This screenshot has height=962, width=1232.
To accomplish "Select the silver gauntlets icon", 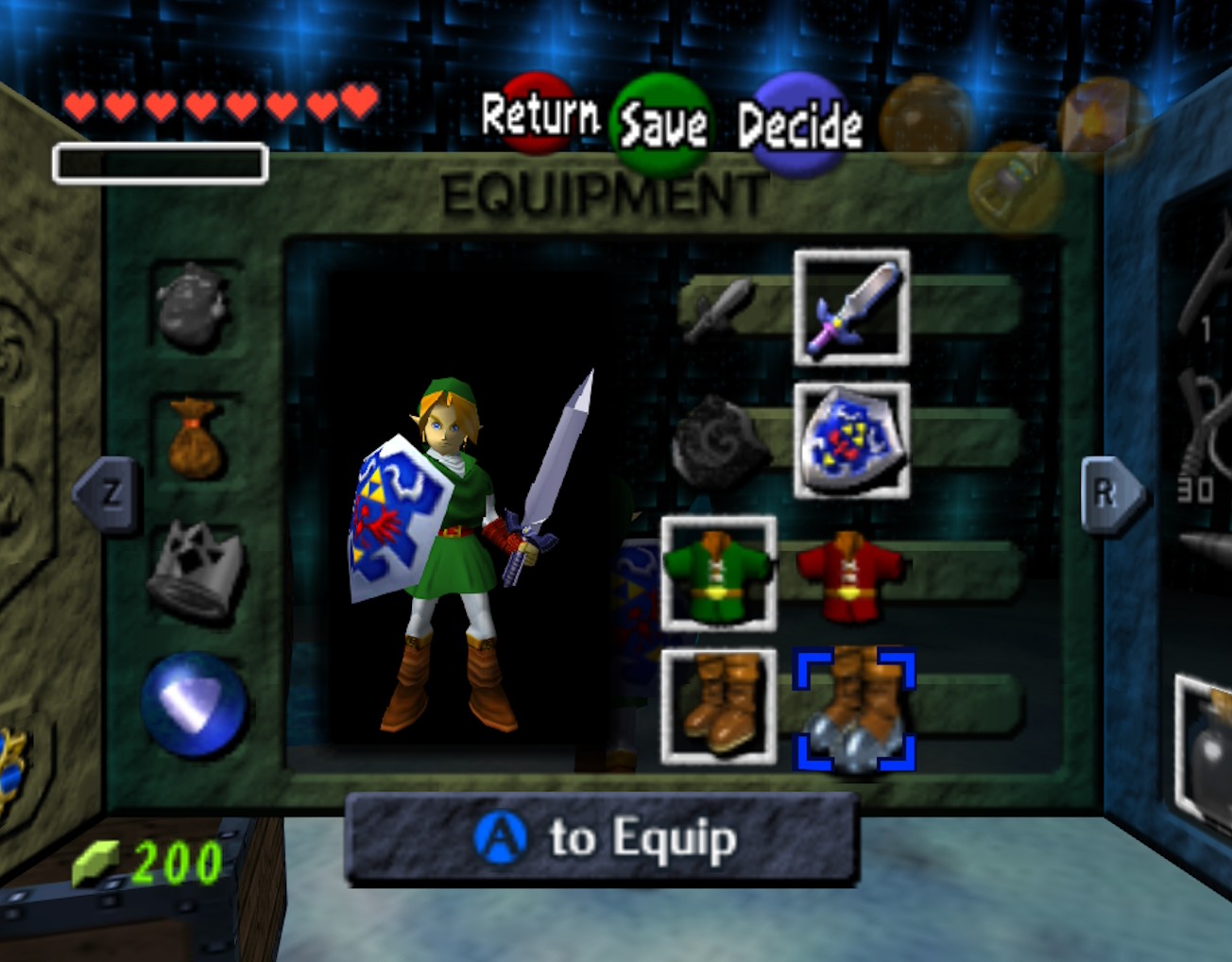I will (x=196, y=572).
